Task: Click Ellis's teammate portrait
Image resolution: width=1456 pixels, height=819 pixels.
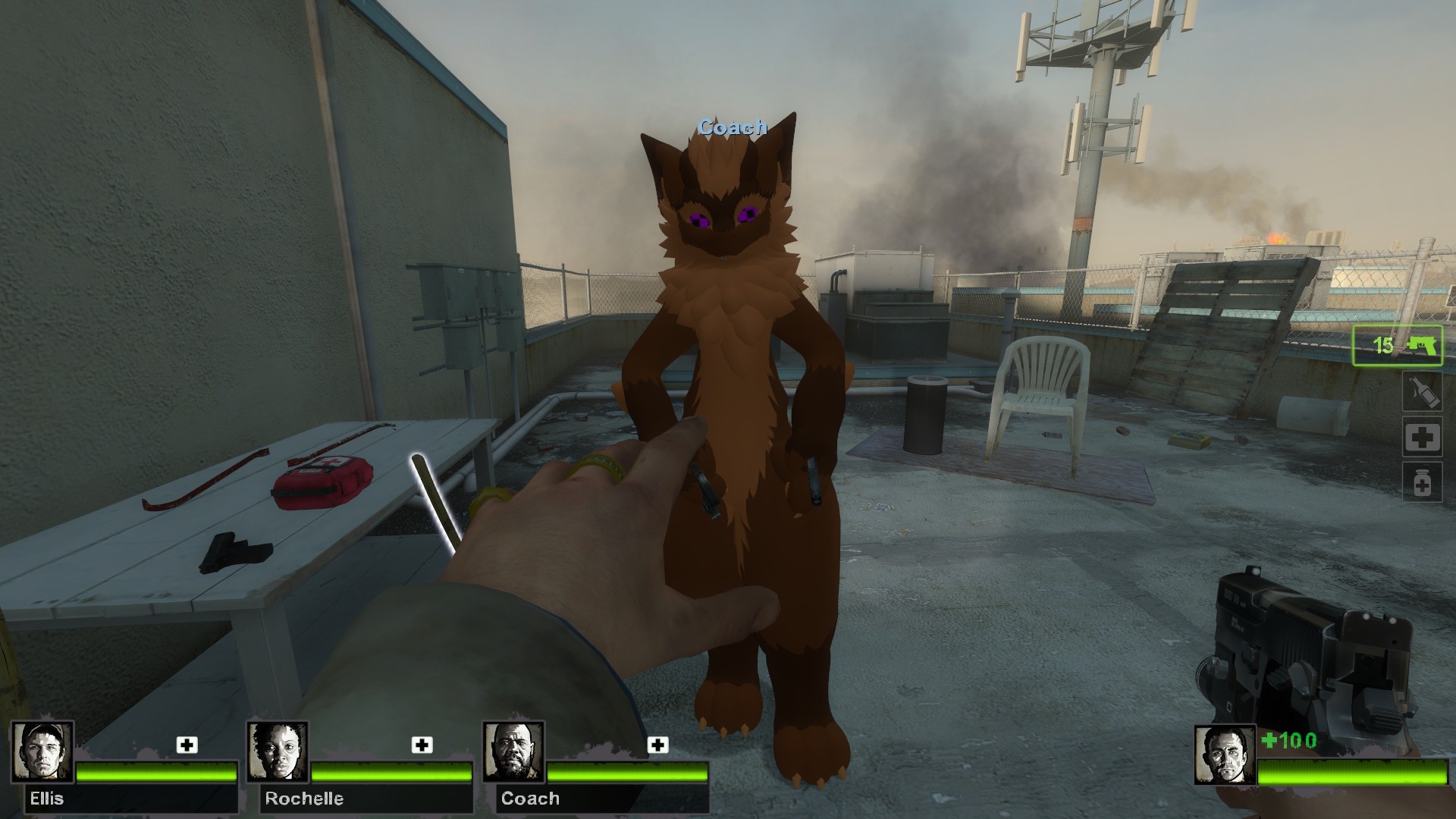Action: pos(43,752)
